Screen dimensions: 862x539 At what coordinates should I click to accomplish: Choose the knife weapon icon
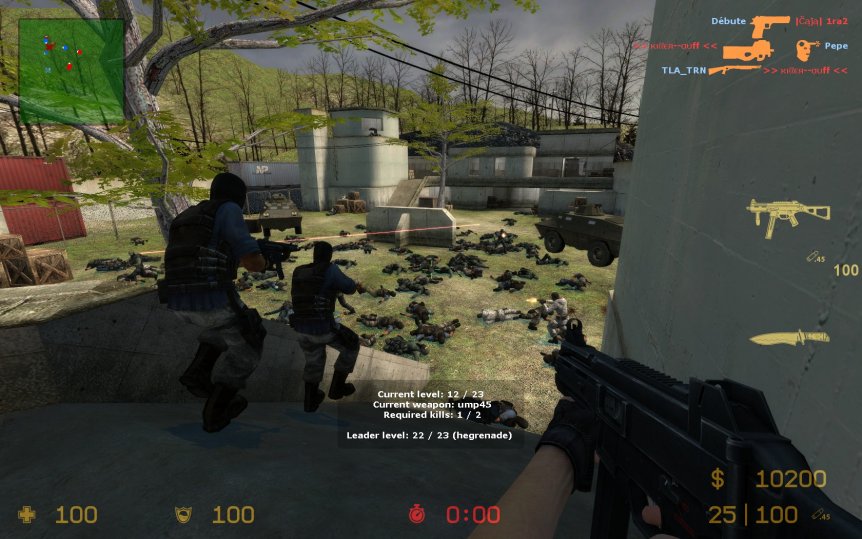(789, 337)
